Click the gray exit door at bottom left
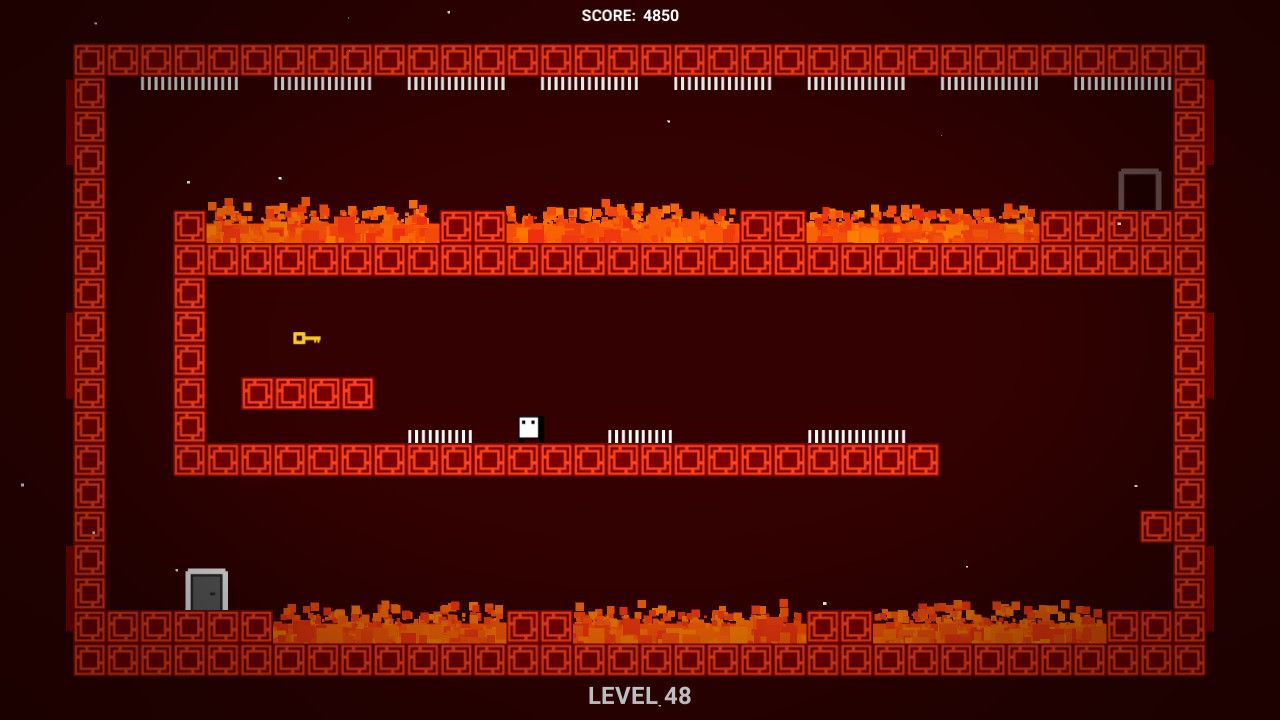Image resolution: width=1280 pixels, height=720 pixels. 205,590
